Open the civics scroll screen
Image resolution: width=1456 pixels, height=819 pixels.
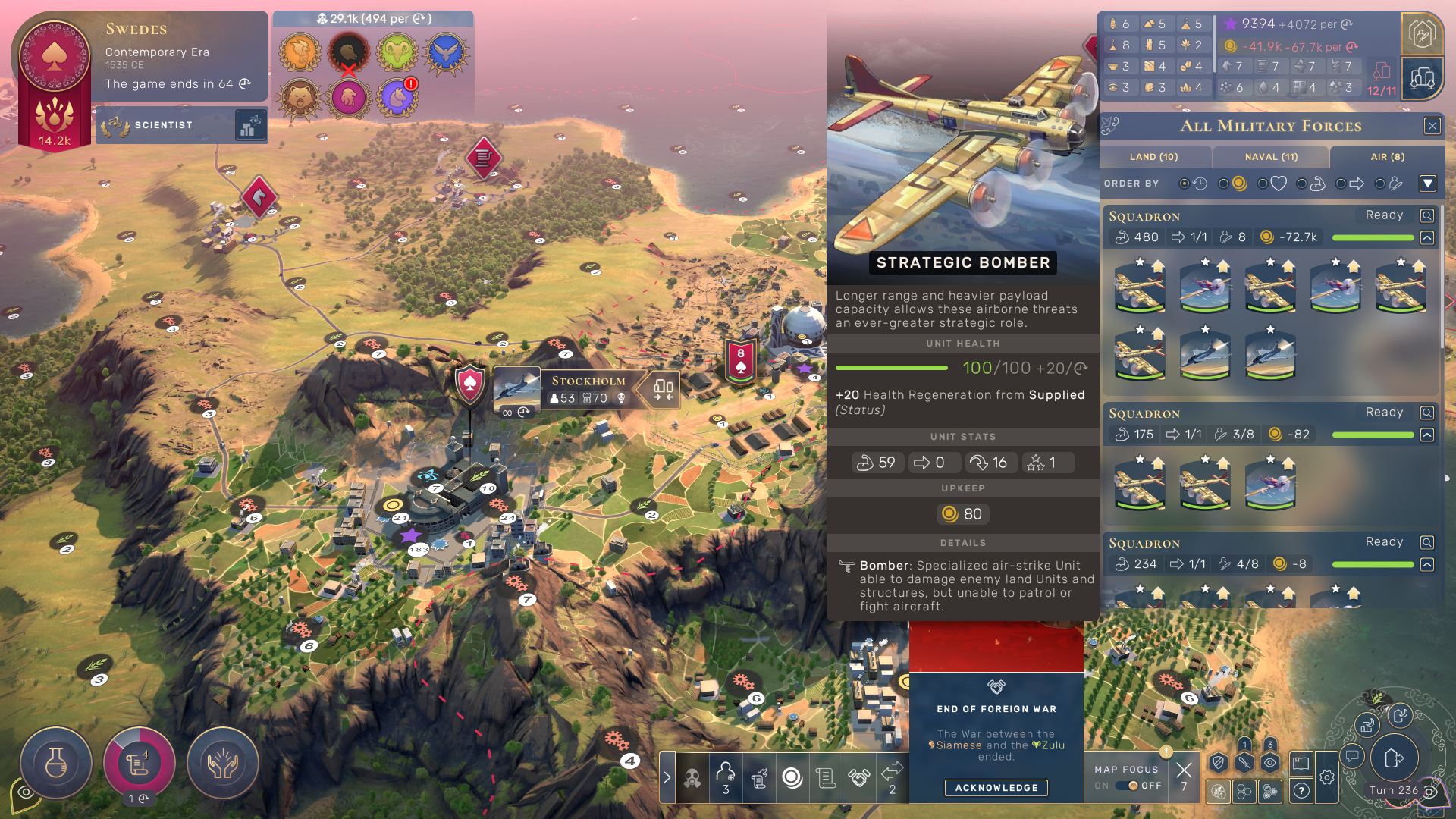point(139,763)
